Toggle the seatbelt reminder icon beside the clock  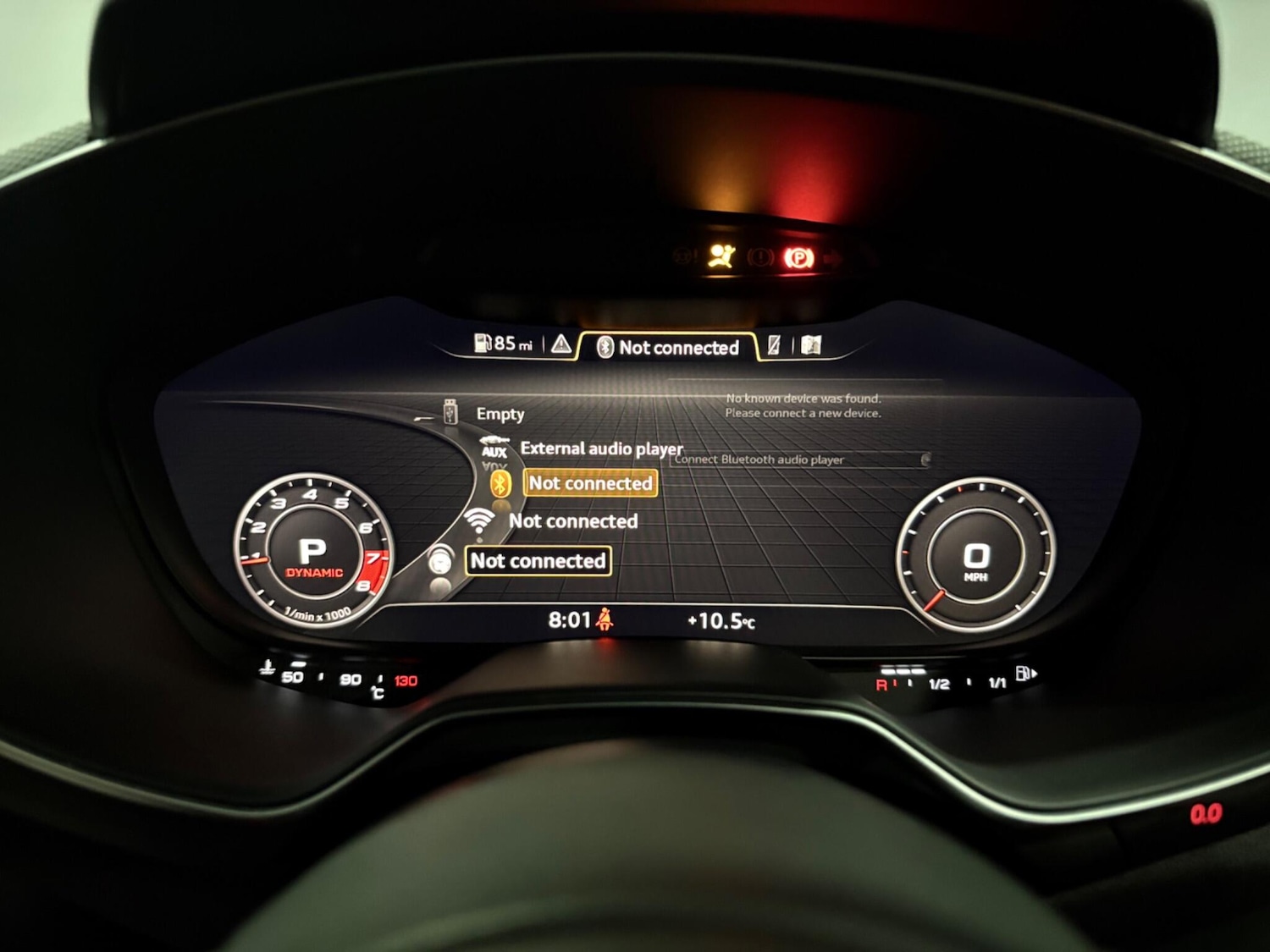[x=605, y=619]
